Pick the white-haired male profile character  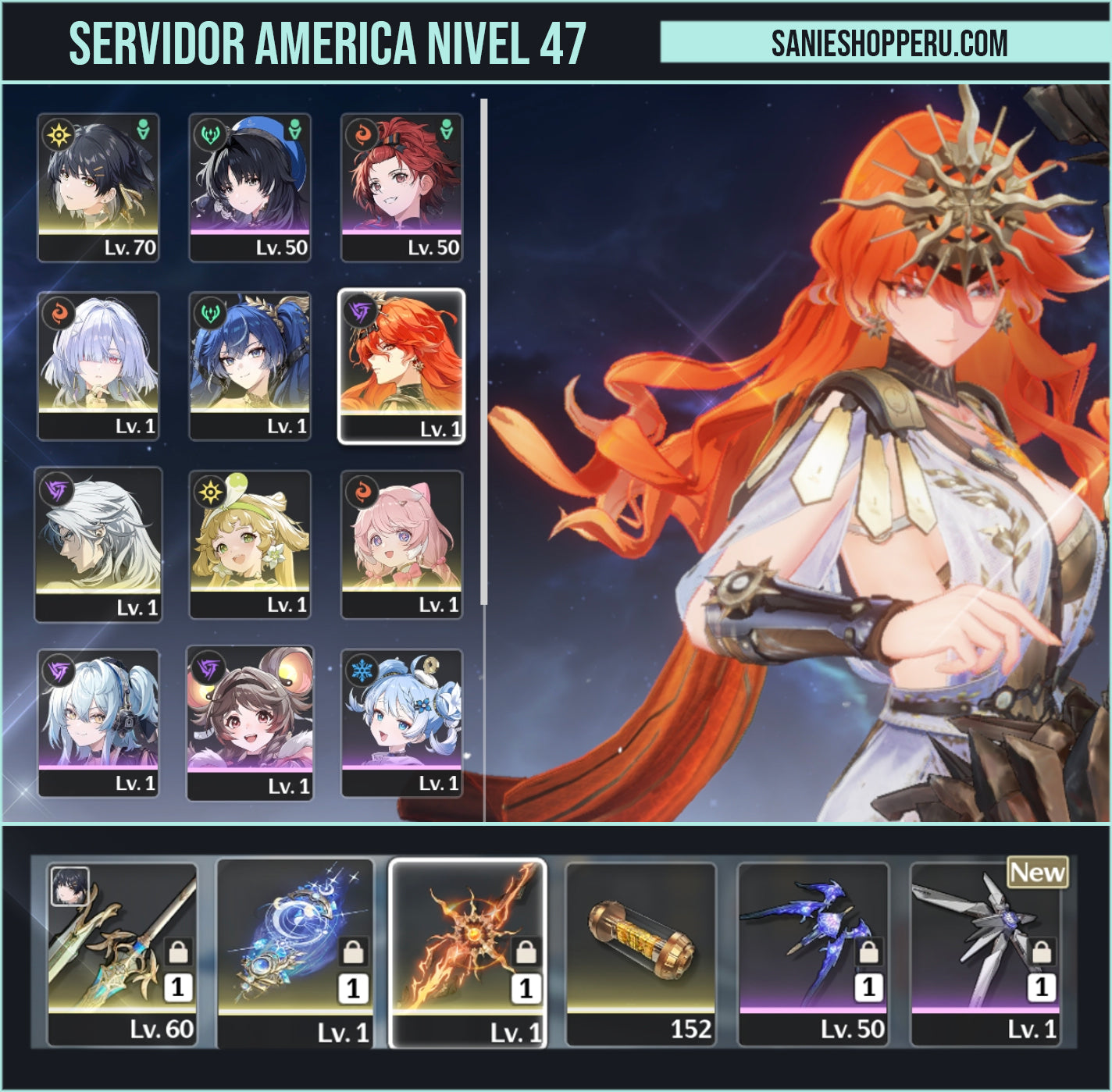coord(98,544)
